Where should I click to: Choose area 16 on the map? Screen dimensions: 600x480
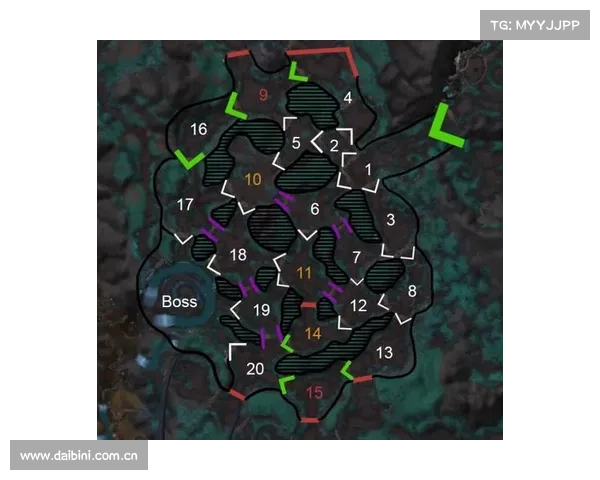coord(198,129)
